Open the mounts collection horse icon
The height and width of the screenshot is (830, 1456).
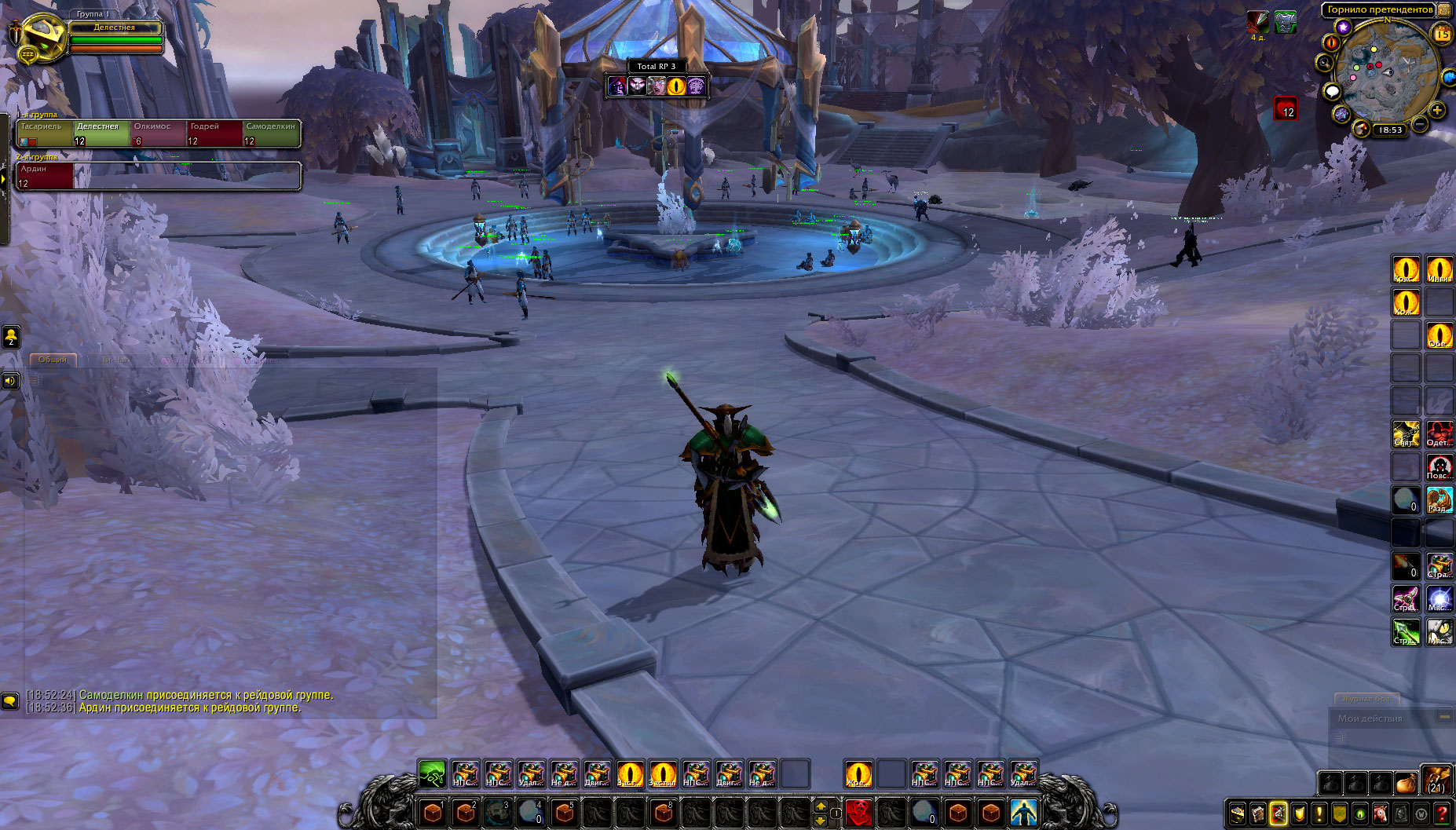[x=1380, y=814]
